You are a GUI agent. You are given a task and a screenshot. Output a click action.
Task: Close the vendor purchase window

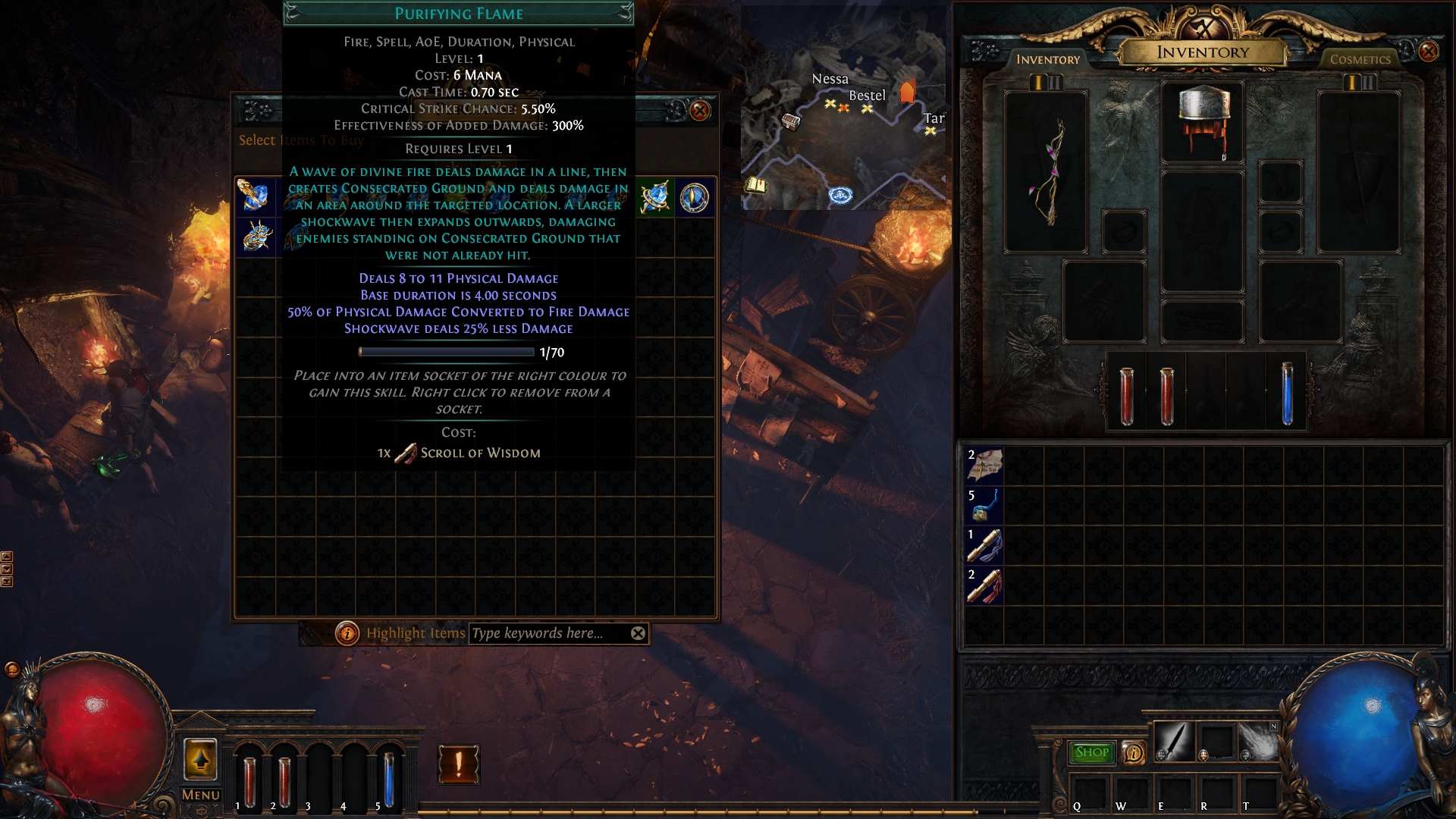[700, 111]
